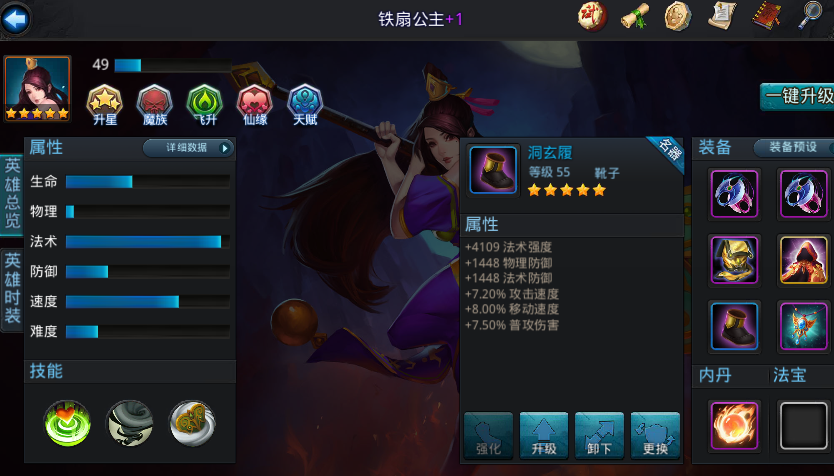Click 更换 to swap equipment
Screen dimensions: 834x476
point(655,436)
